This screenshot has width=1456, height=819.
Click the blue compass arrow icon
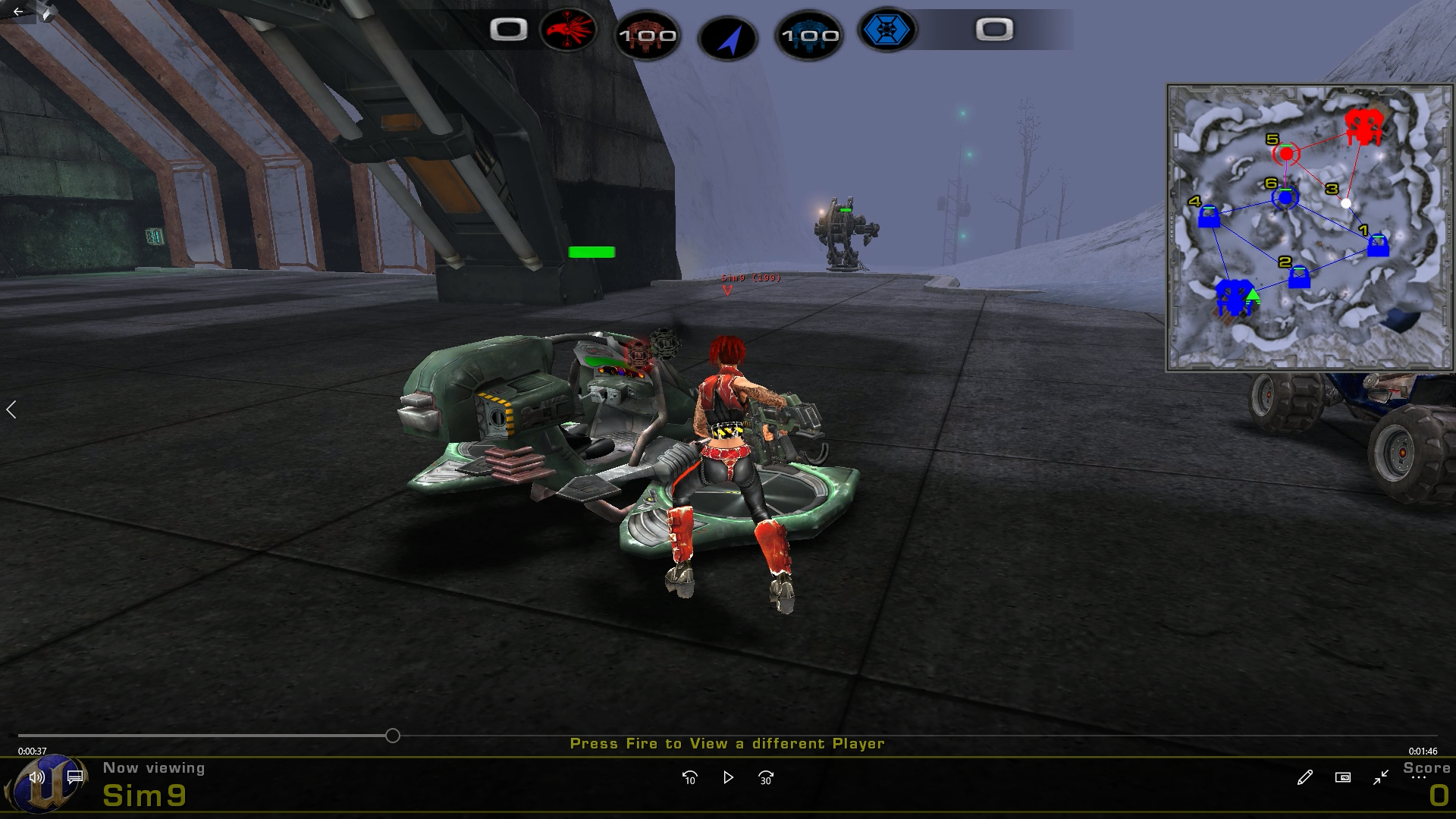728,38
